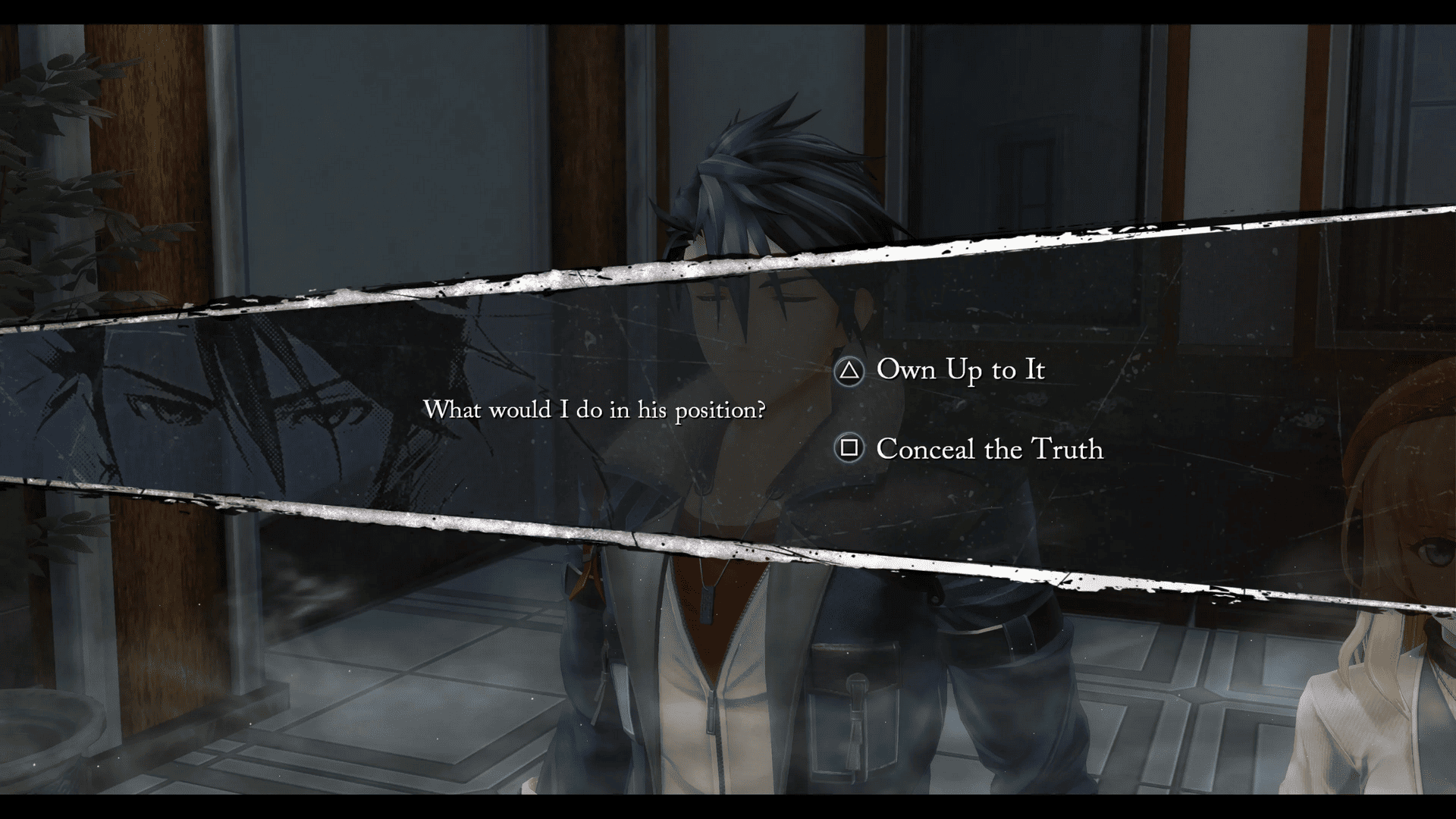Choose the "Own Up to It" response
1456x819 pixels.
tap(960, 370)
